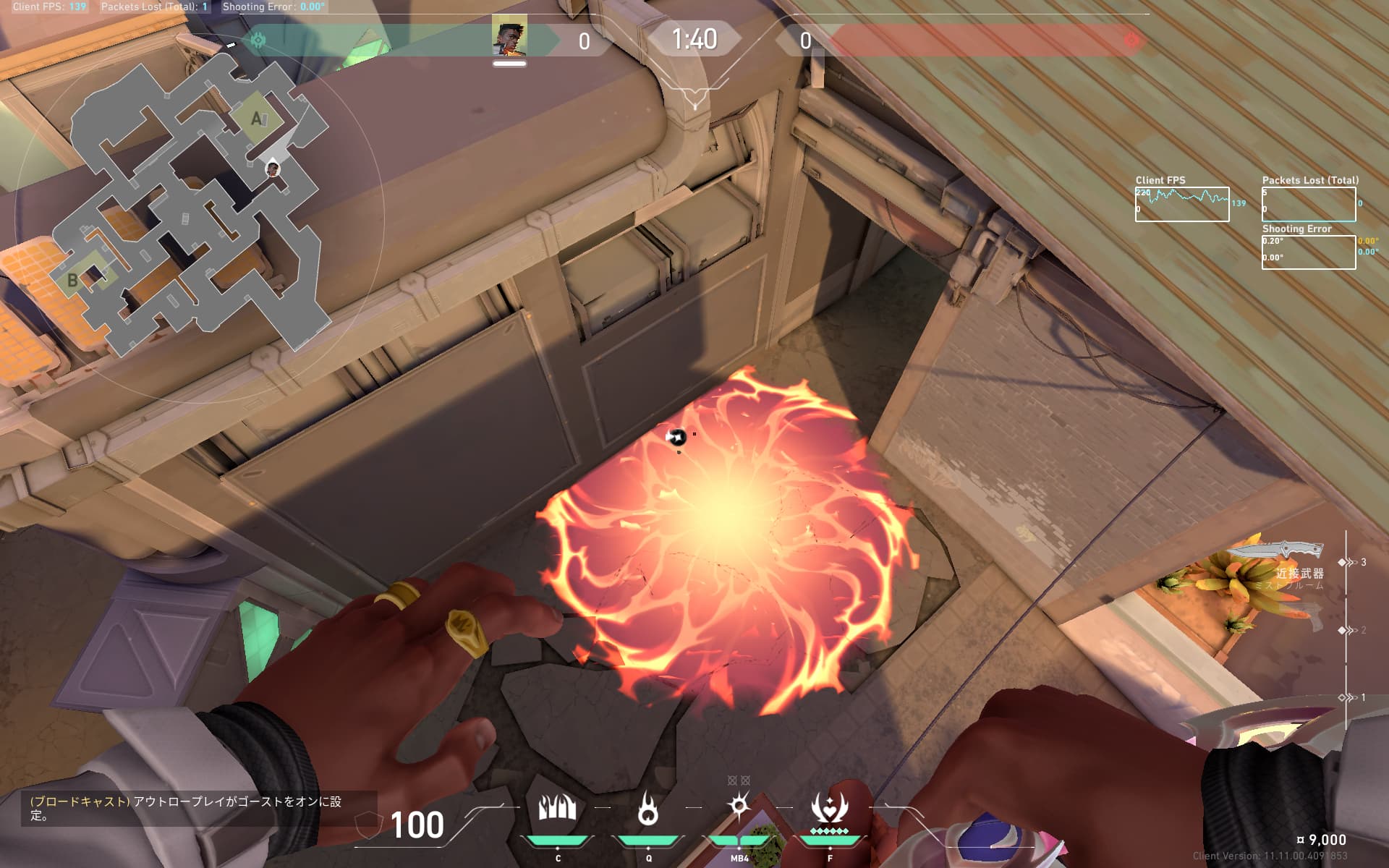The height and width of the screenshot is (868, 1389).
Task: Select the A site marker on the minimap
Action: [257, 118]
